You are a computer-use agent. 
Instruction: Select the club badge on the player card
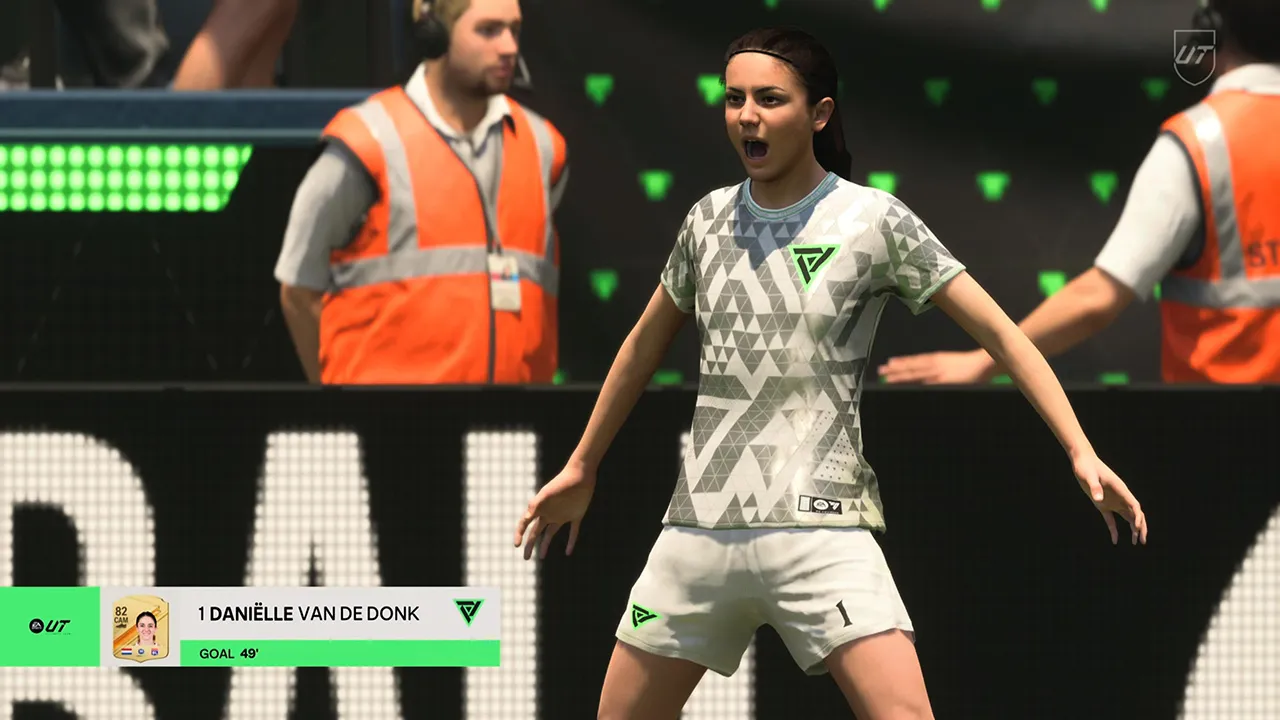[x=156, y=651]
